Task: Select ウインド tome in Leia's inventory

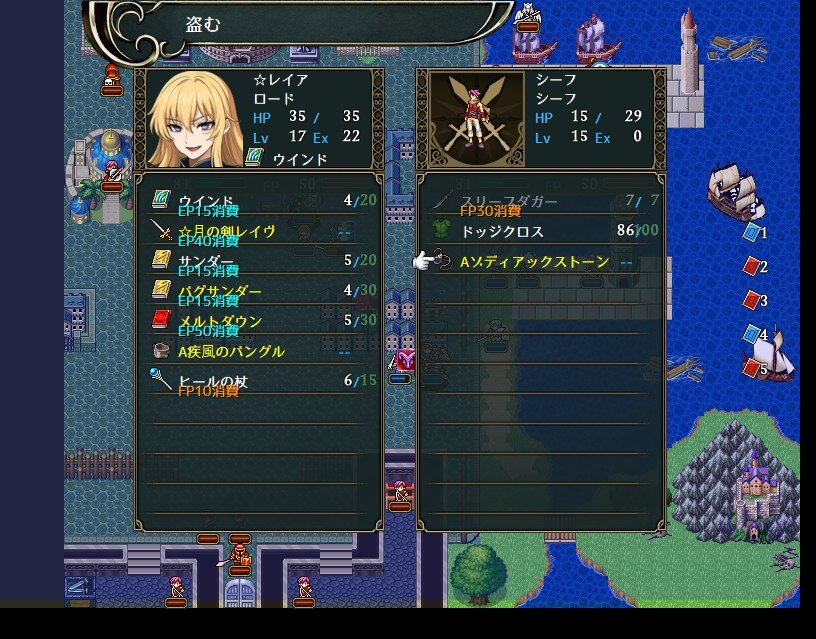Action: click(258, 201)
